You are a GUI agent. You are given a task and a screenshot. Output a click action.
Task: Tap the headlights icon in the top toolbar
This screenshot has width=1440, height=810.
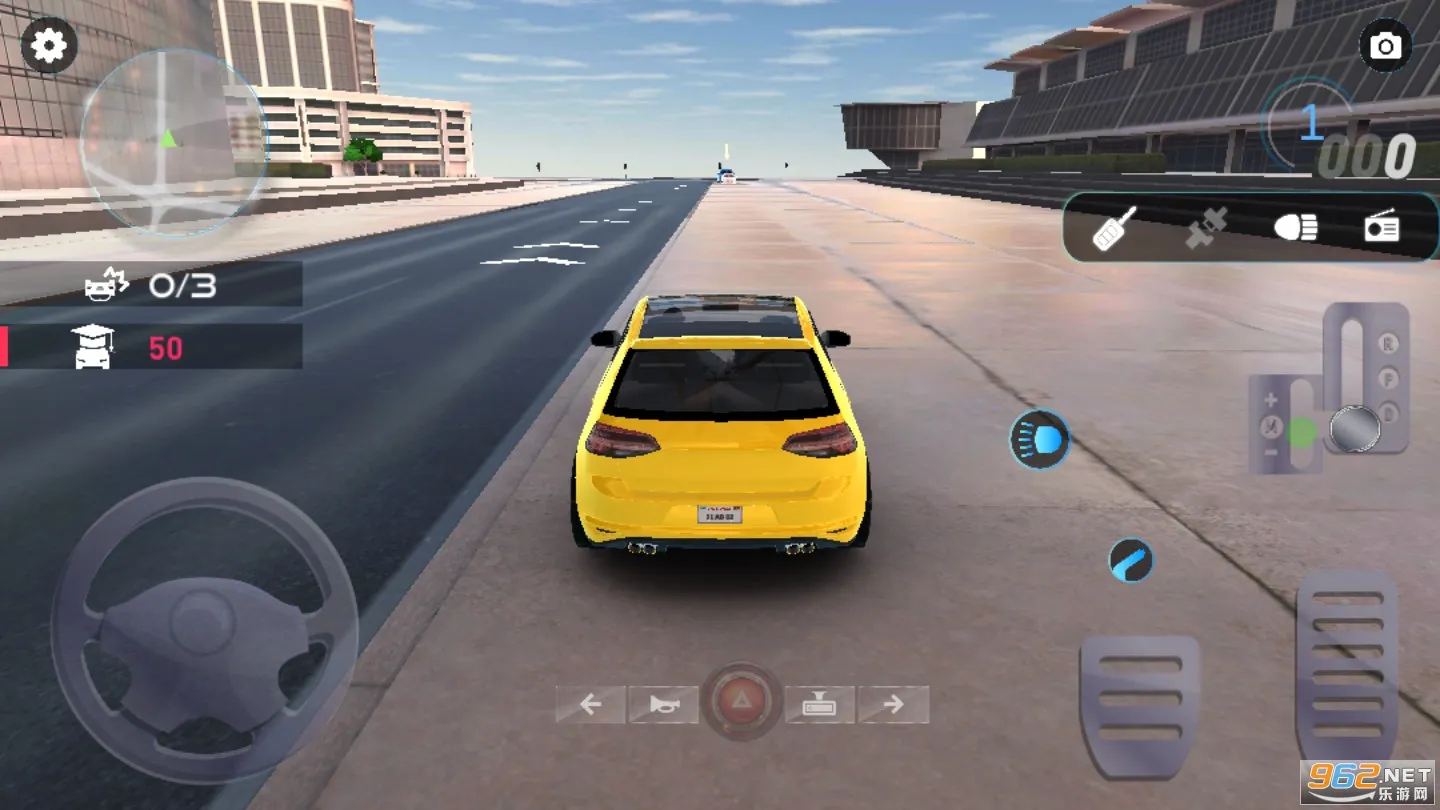(1295, 228)
